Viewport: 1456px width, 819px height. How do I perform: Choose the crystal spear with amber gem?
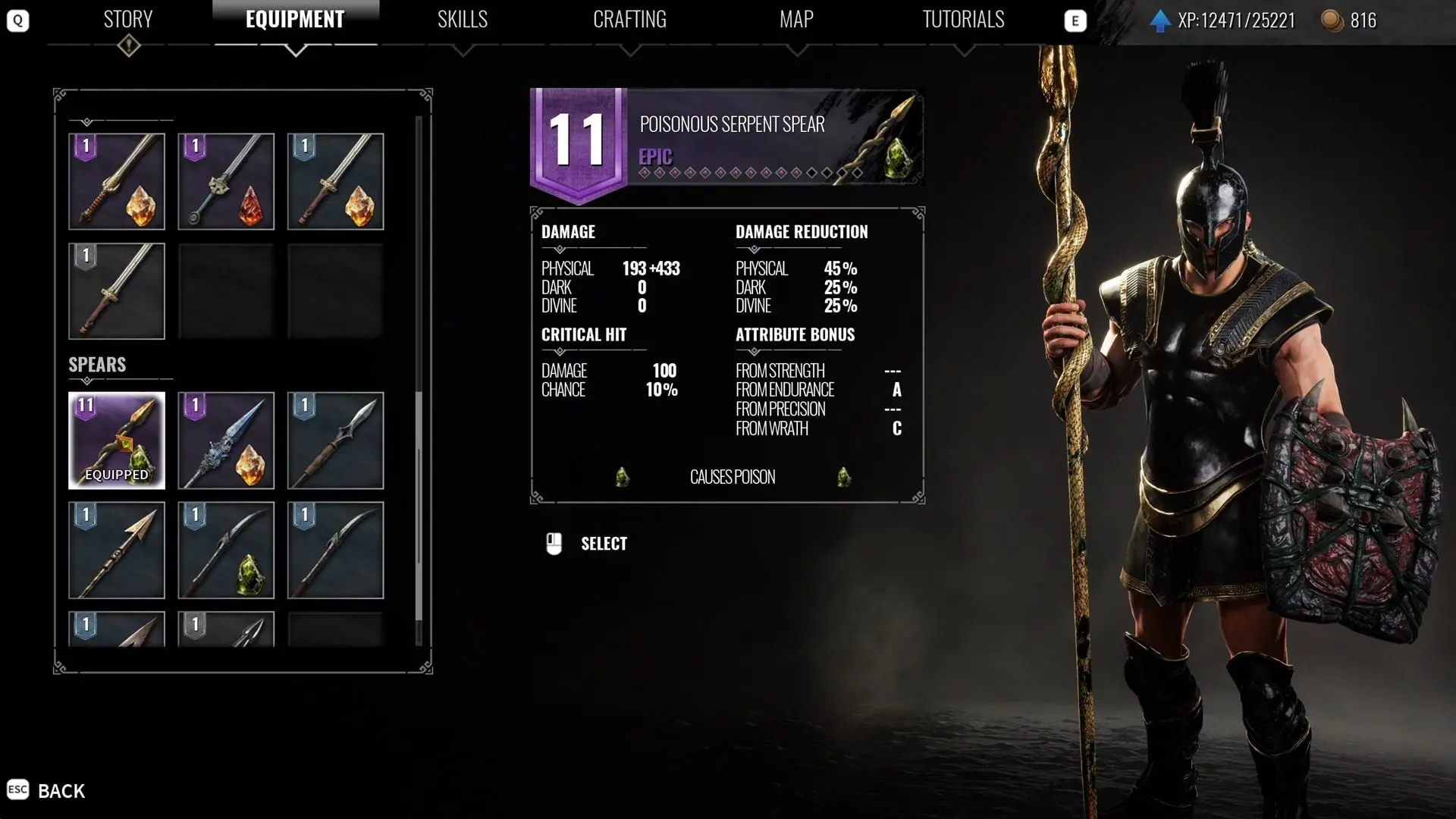[226, 441]
